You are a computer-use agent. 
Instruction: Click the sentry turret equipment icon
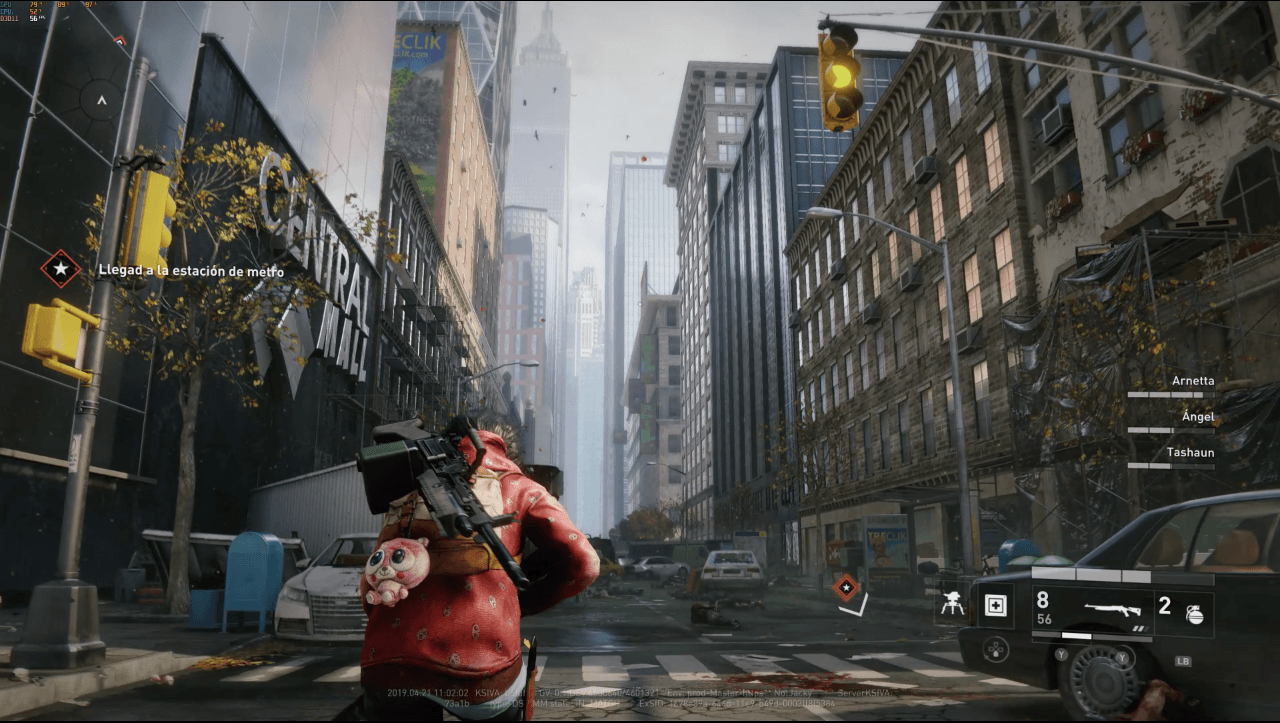pyautogui.click(x=951, y=606)
